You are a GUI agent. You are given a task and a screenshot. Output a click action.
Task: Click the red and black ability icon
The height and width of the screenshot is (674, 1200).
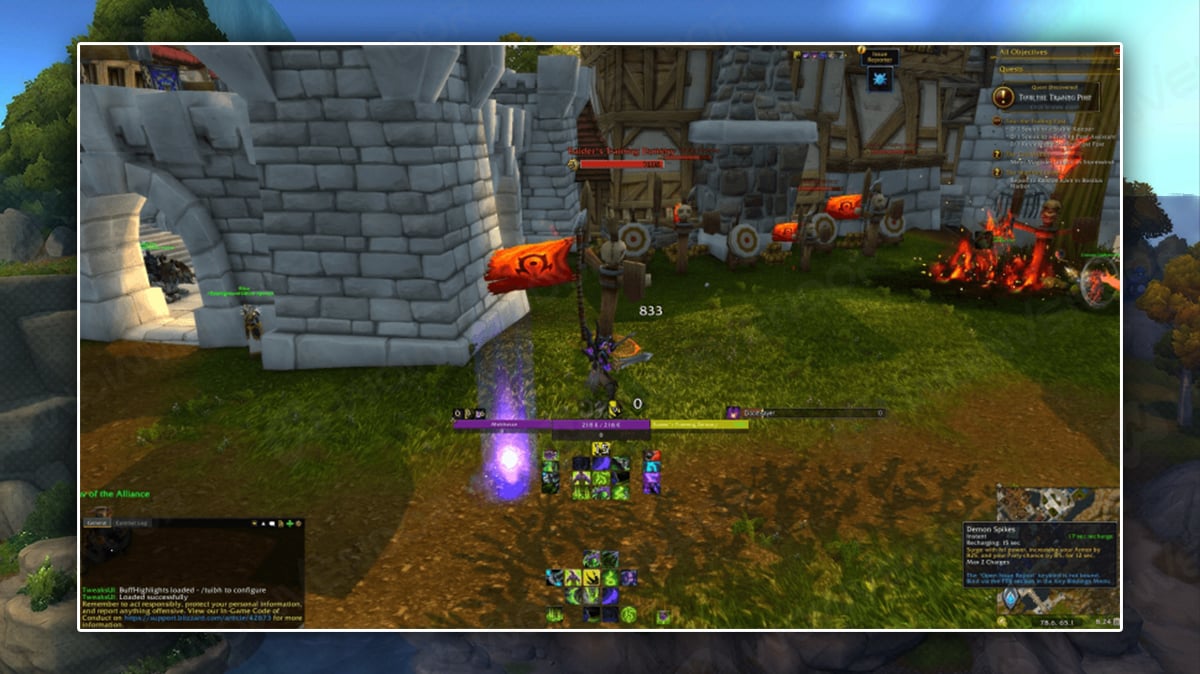[x=652, y=456]
